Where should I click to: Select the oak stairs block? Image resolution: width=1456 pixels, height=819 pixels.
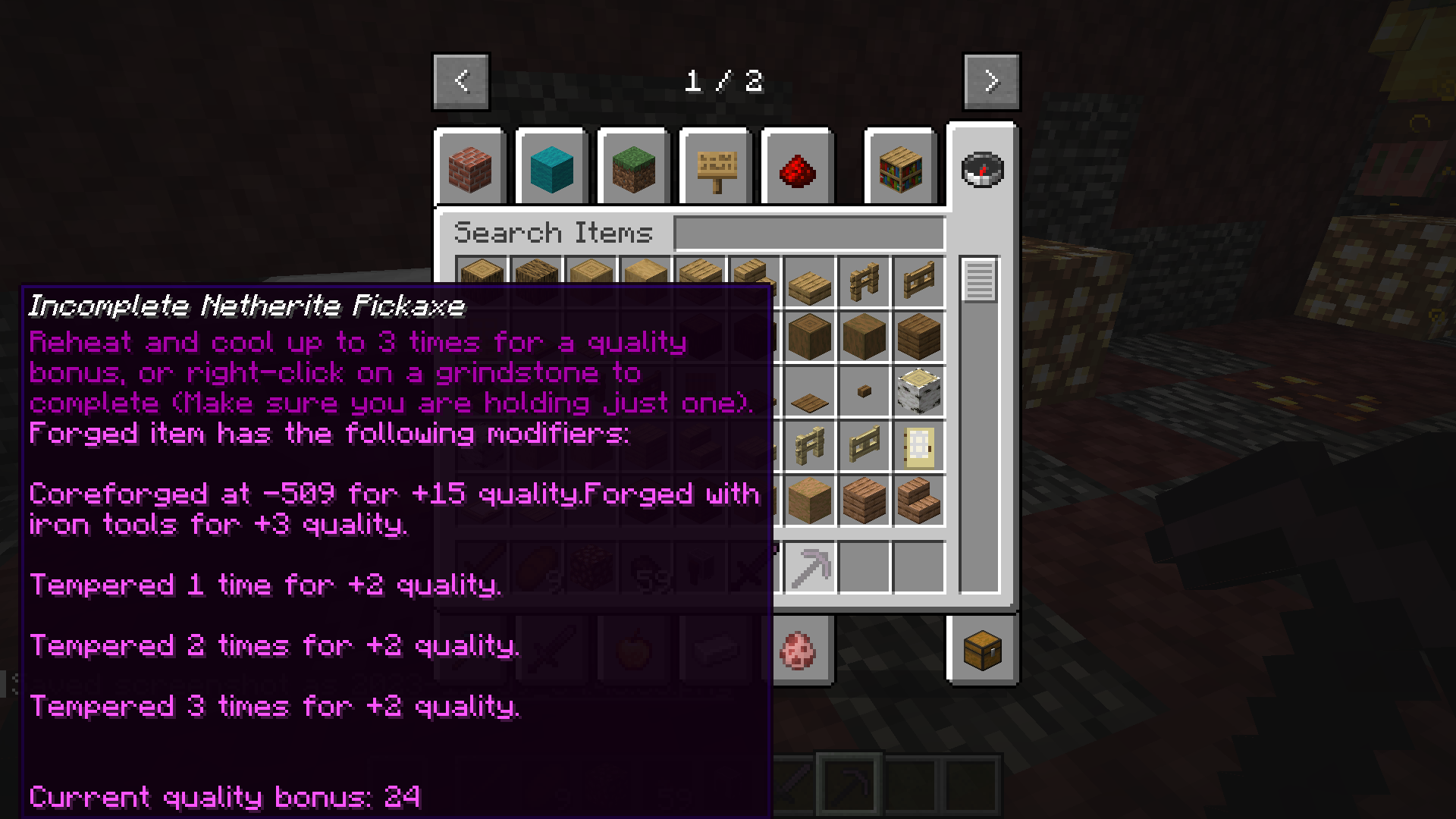pos(918,500)
